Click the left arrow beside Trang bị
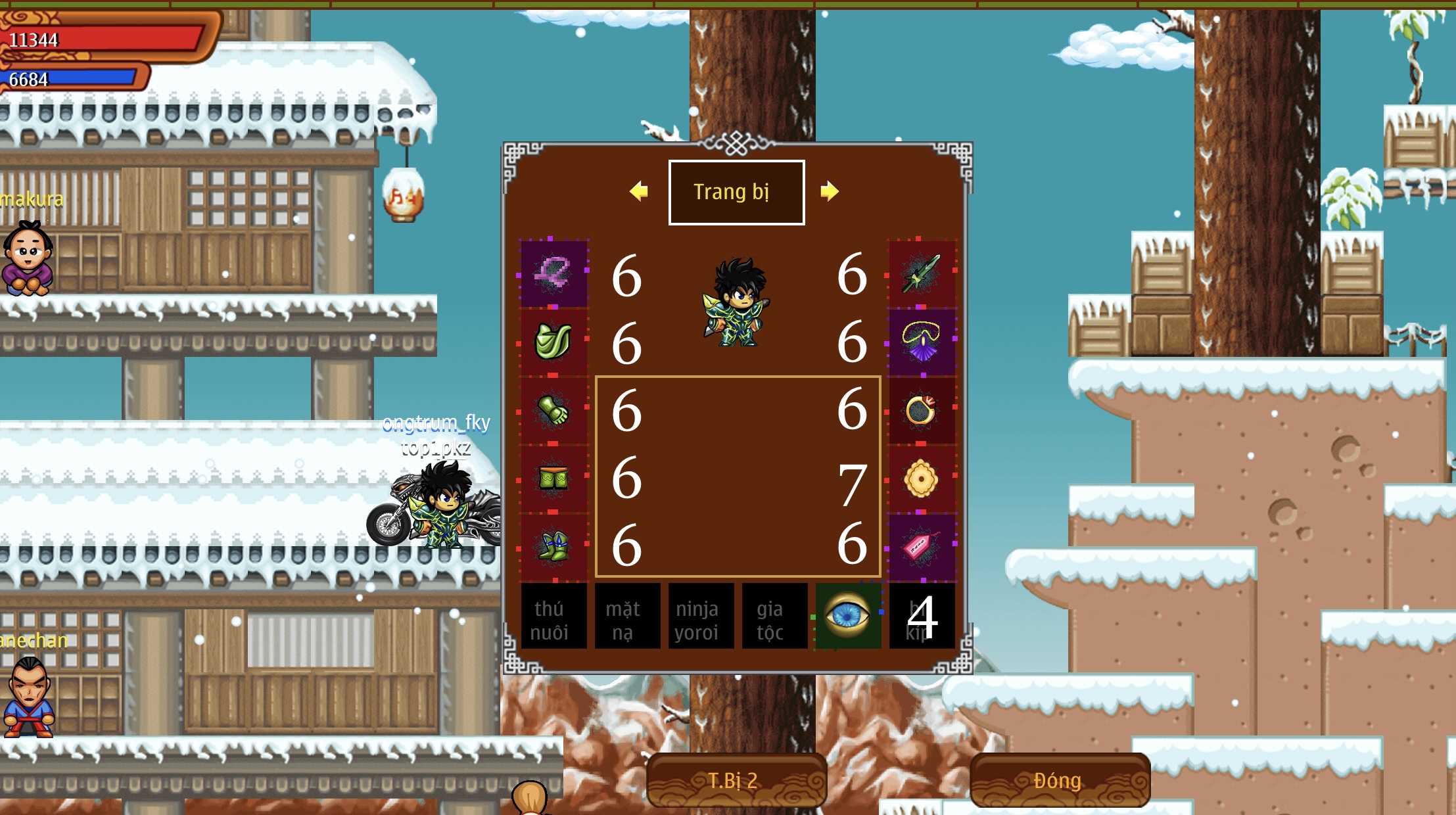The height and width of the screenshot is (815, 1456). (x=639, y=191)
